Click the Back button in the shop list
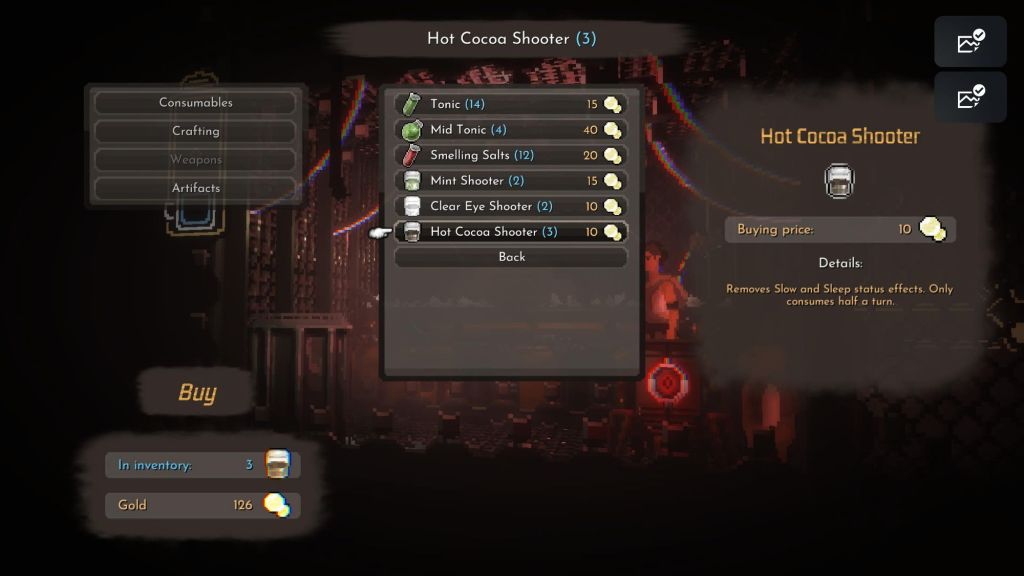1024x576 pixels. click(x=511, y=257)
